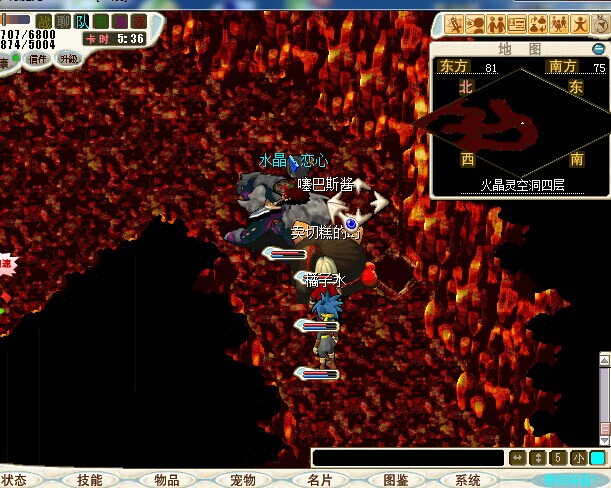Open the 图鉴 encyclopedia menu

tap(395, 480)
